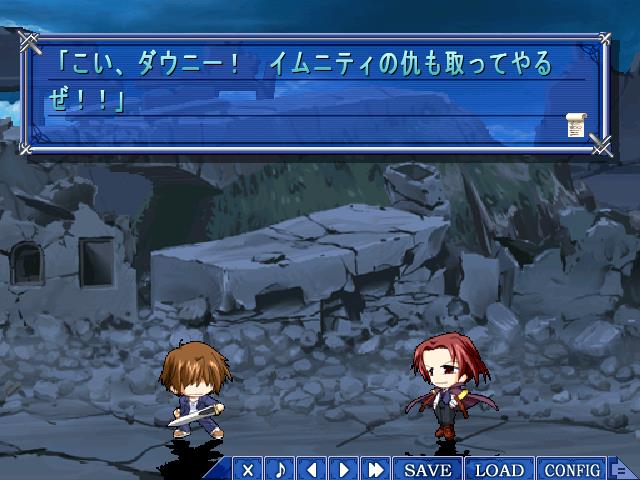Open the SAVE menu
This screenshot has height=480, width=640.
click(428, 469)
